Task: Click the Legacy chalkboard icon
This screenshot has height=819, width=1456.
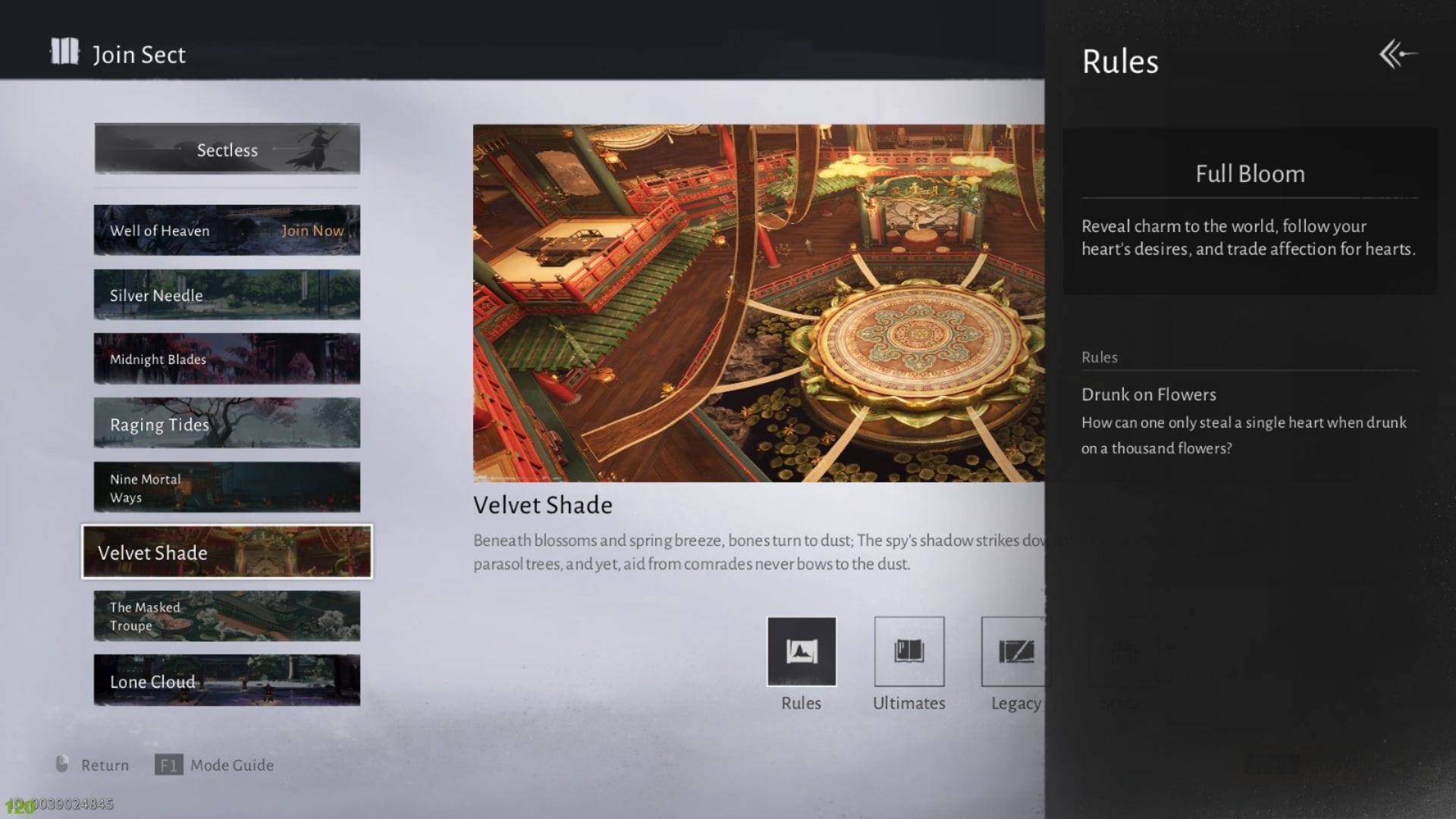Action: (1016, 651)
